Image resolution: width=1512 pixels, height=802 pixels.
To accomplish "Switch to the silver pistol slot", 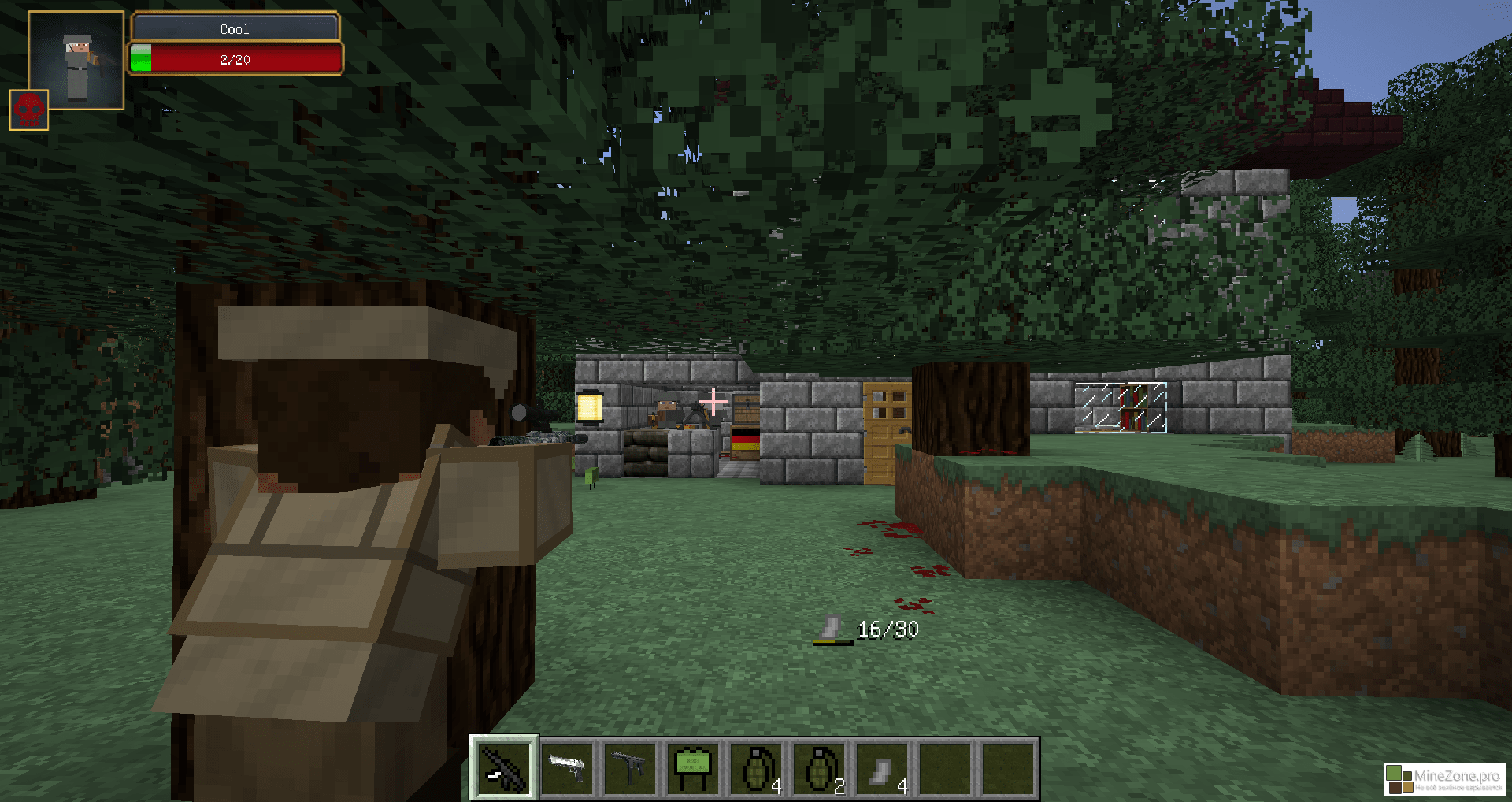I will 567,768.
